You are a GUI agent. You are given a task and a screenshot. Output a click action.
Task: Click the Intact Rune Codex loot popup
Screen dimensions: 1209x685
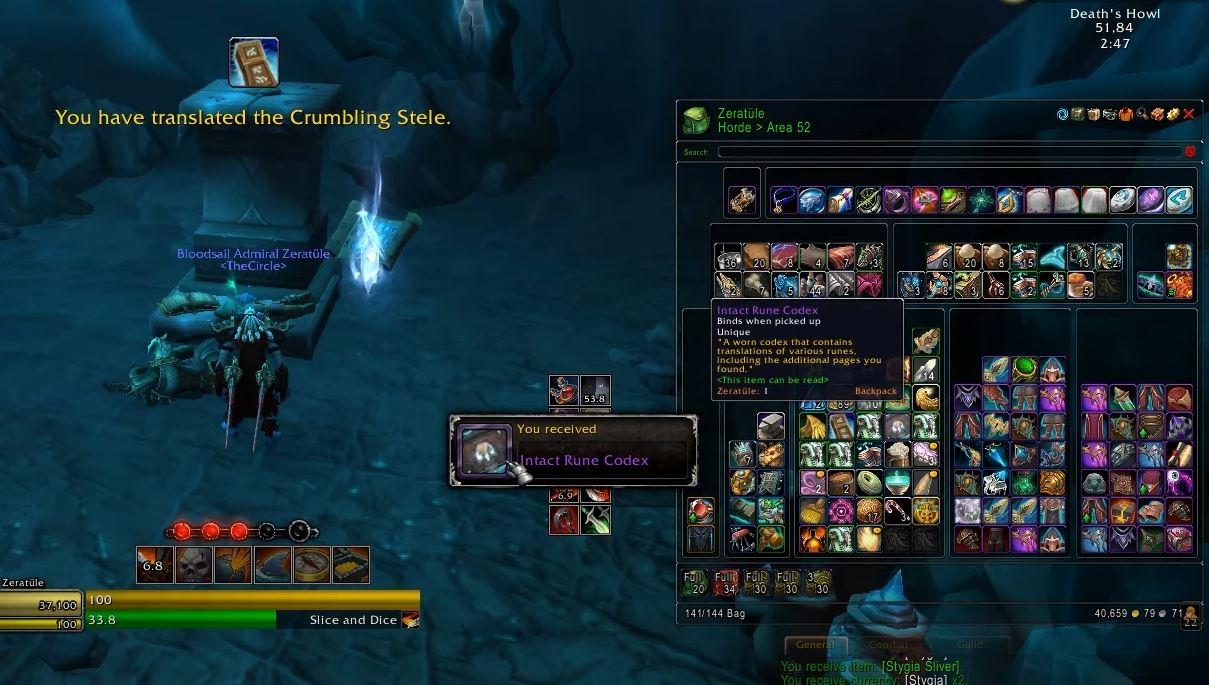[x=573, y=450]
